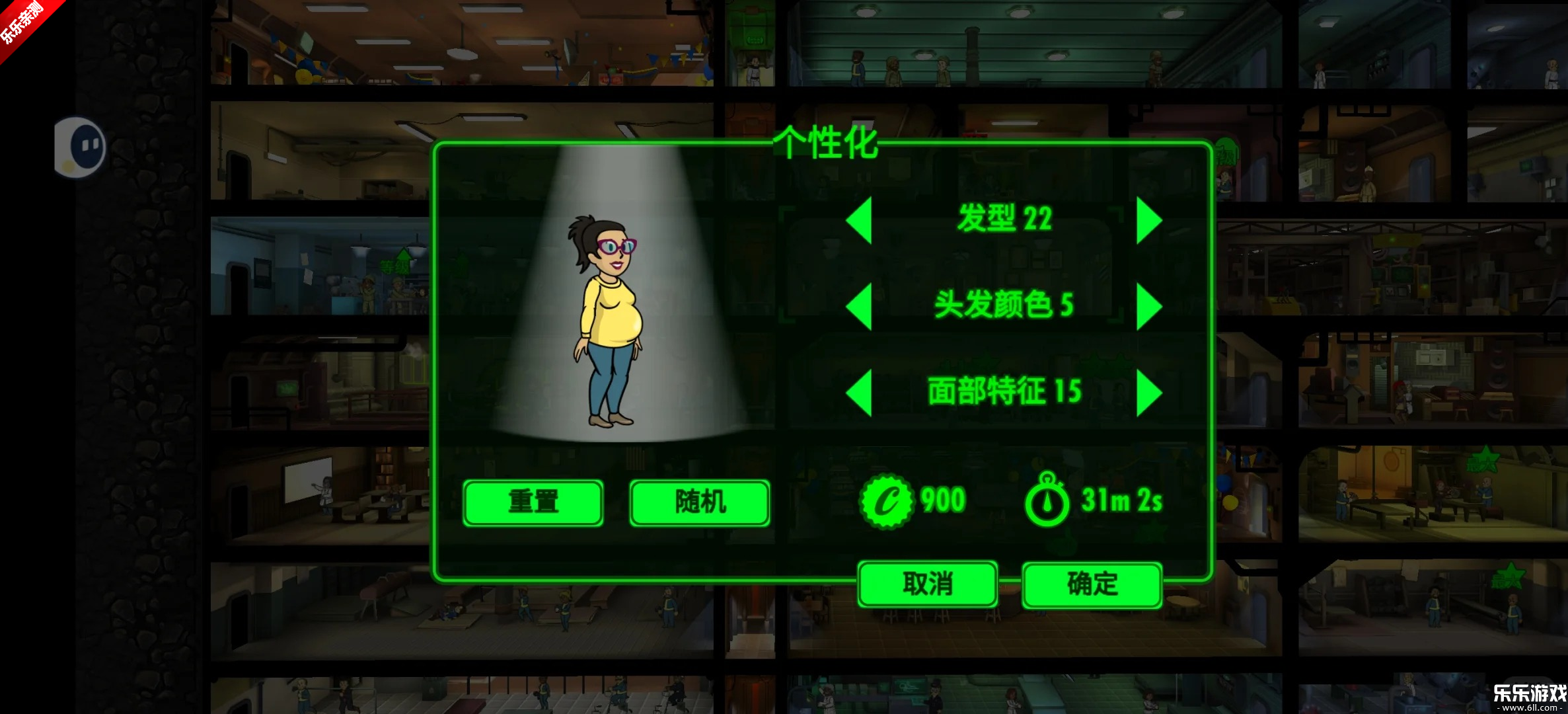The image size is (1568, 714).
Task: Confirm the look with 确定
Action: 1092,584
